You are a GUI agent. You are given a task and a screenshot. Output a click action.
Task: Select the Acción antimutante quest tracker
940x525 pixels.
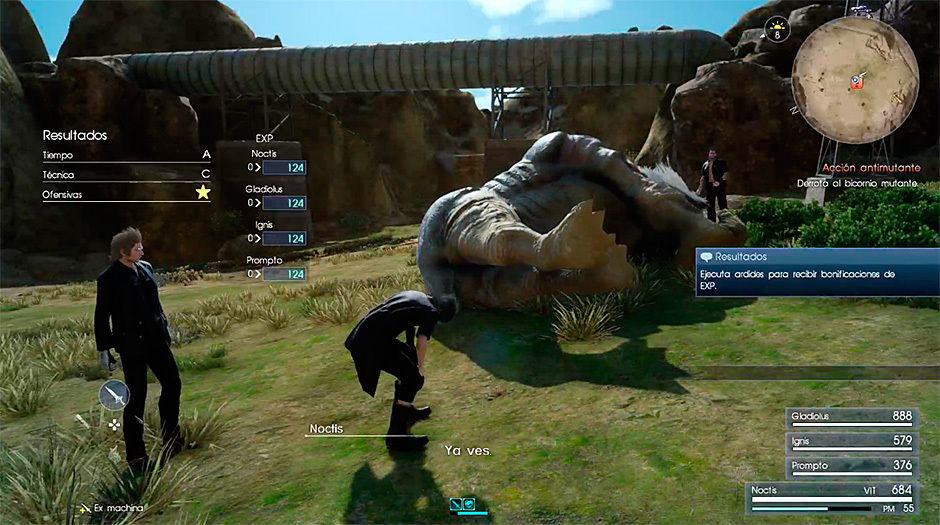(870, 168)
